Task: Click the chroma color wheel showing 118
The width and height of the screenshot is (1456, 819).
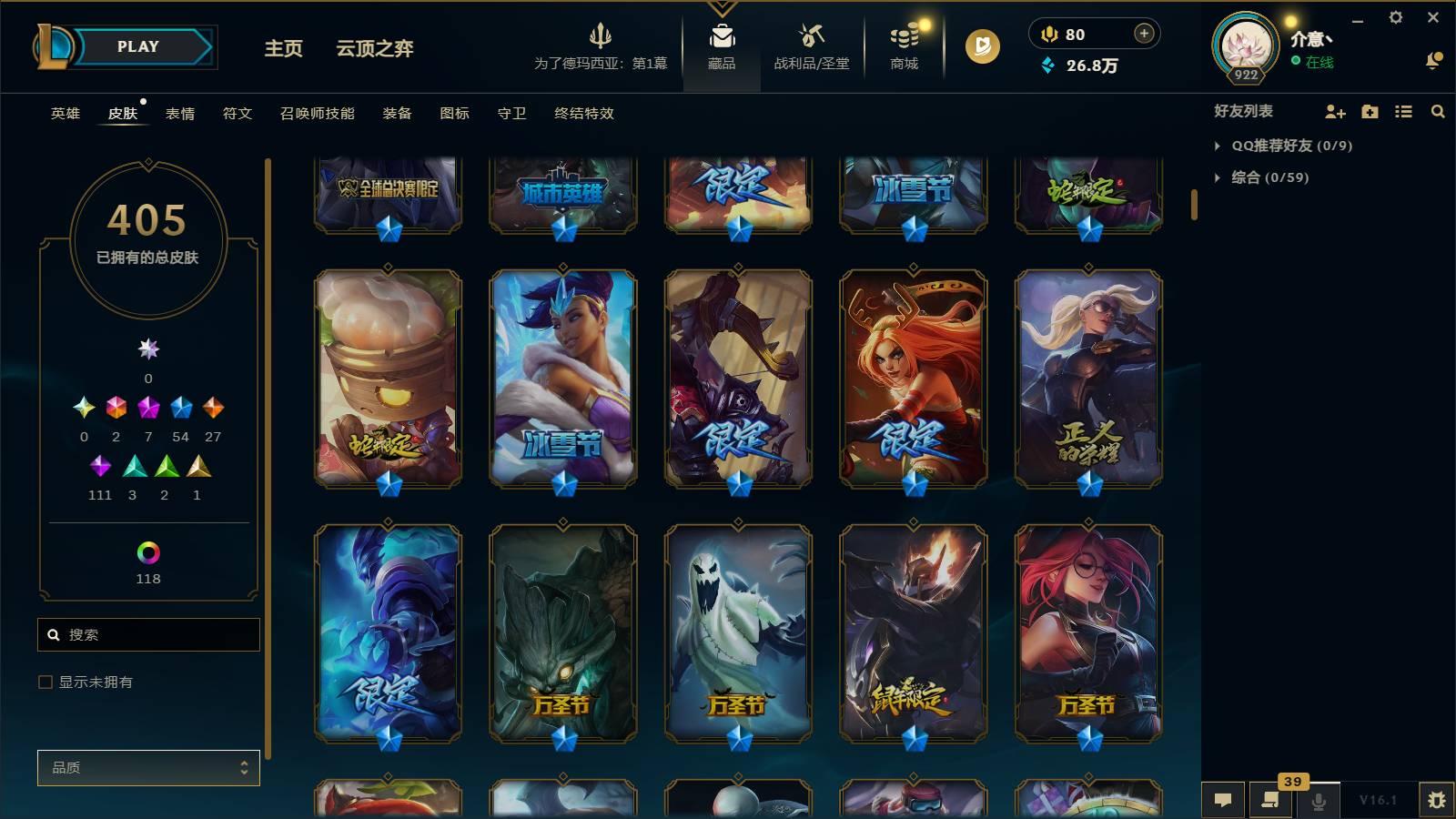Action: click(x=148, y=551)
